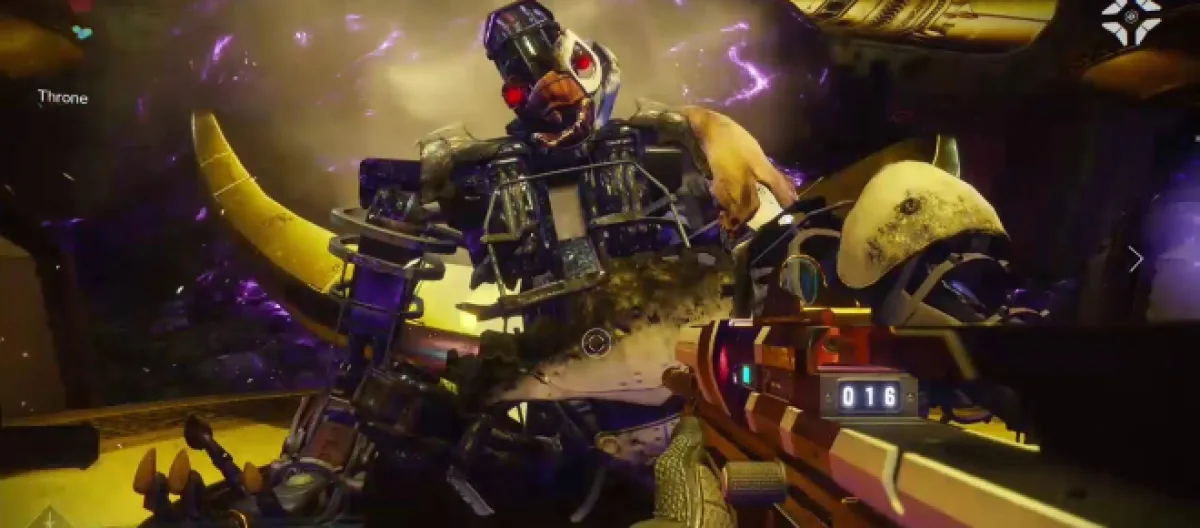Click the white Ghost icon

click(x=1131, y=19)
